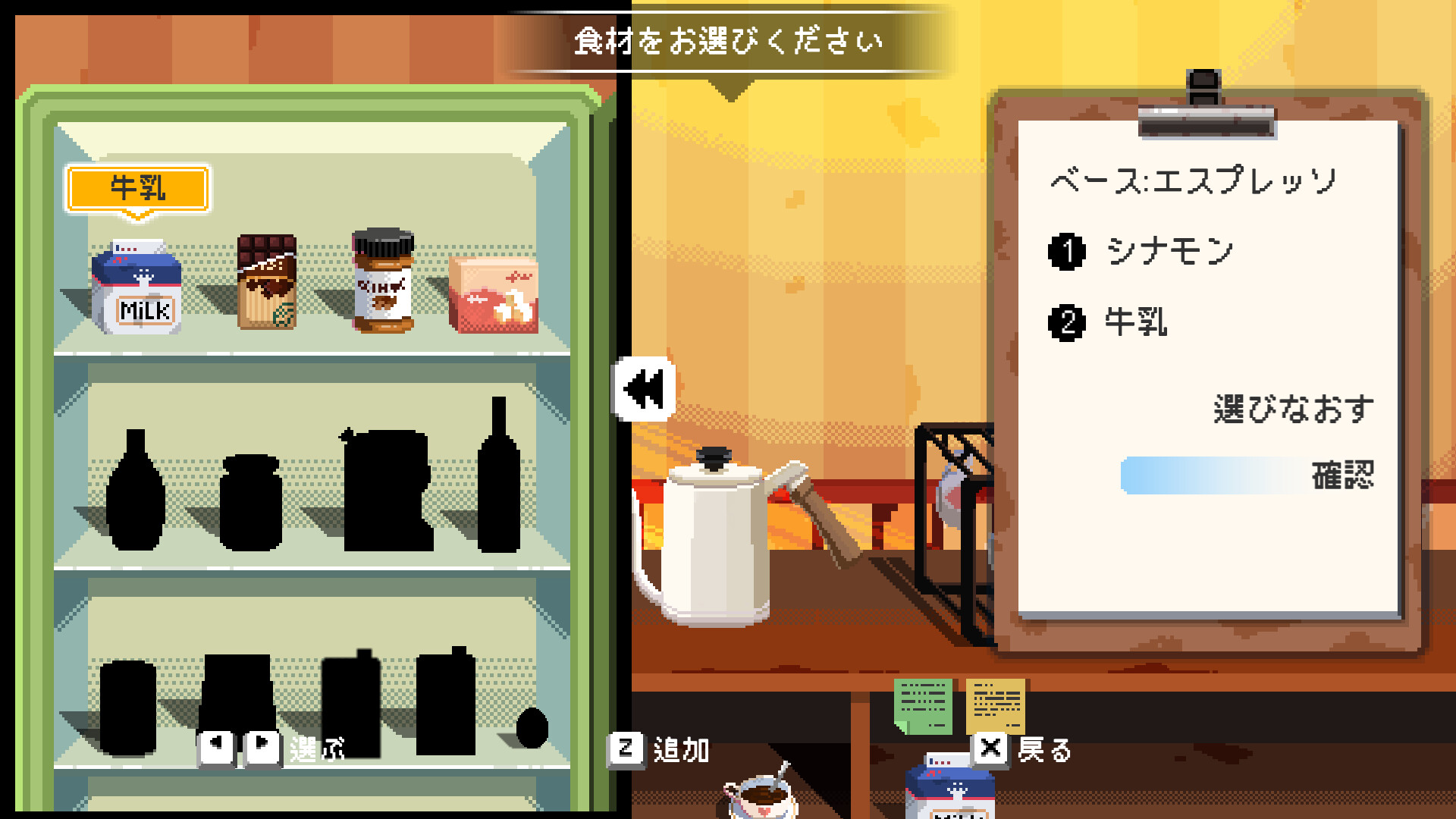Select the Milk carton ingredient
Screen dimensions: 1456x819
click(136, 288)
